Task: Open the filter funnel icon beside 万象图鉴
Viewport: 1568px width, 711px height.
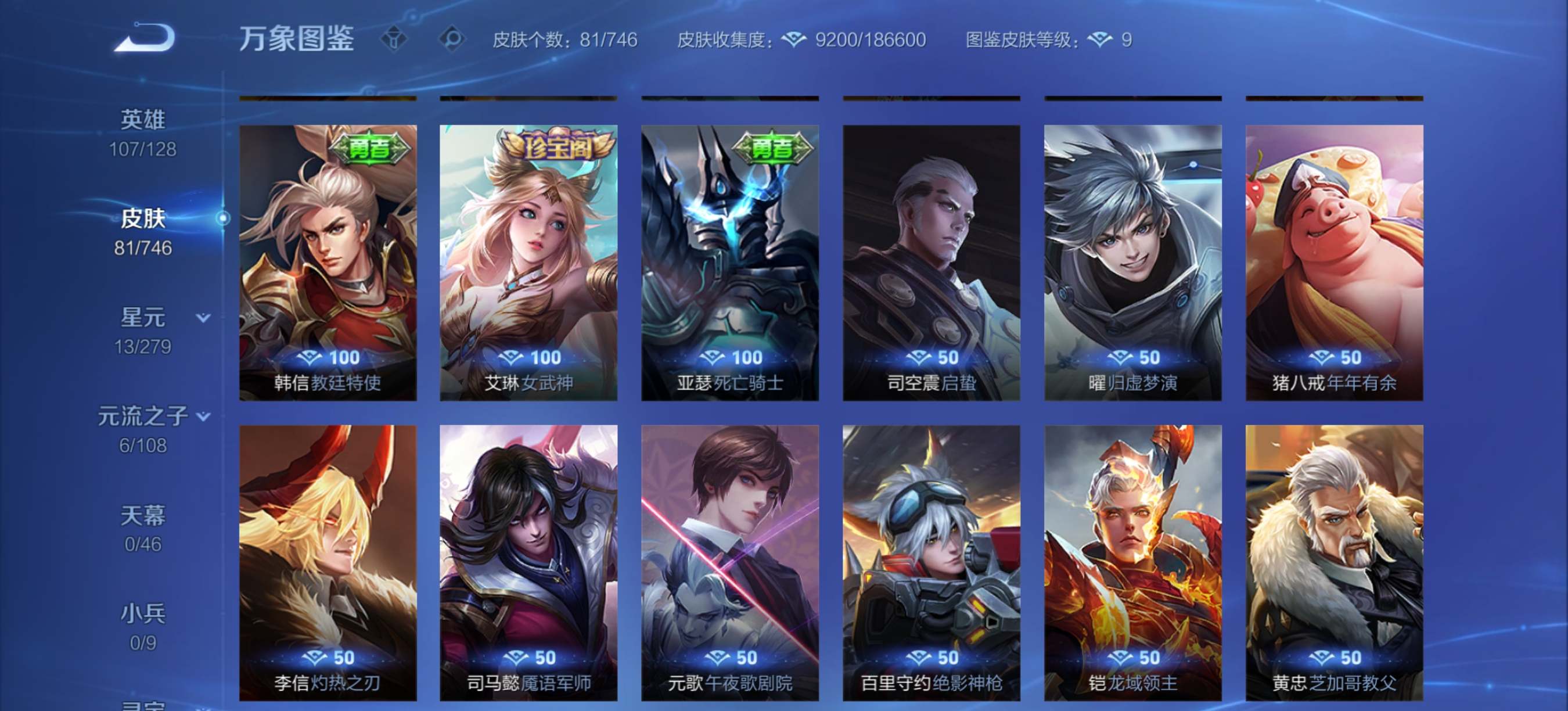Action: [393, 39]
